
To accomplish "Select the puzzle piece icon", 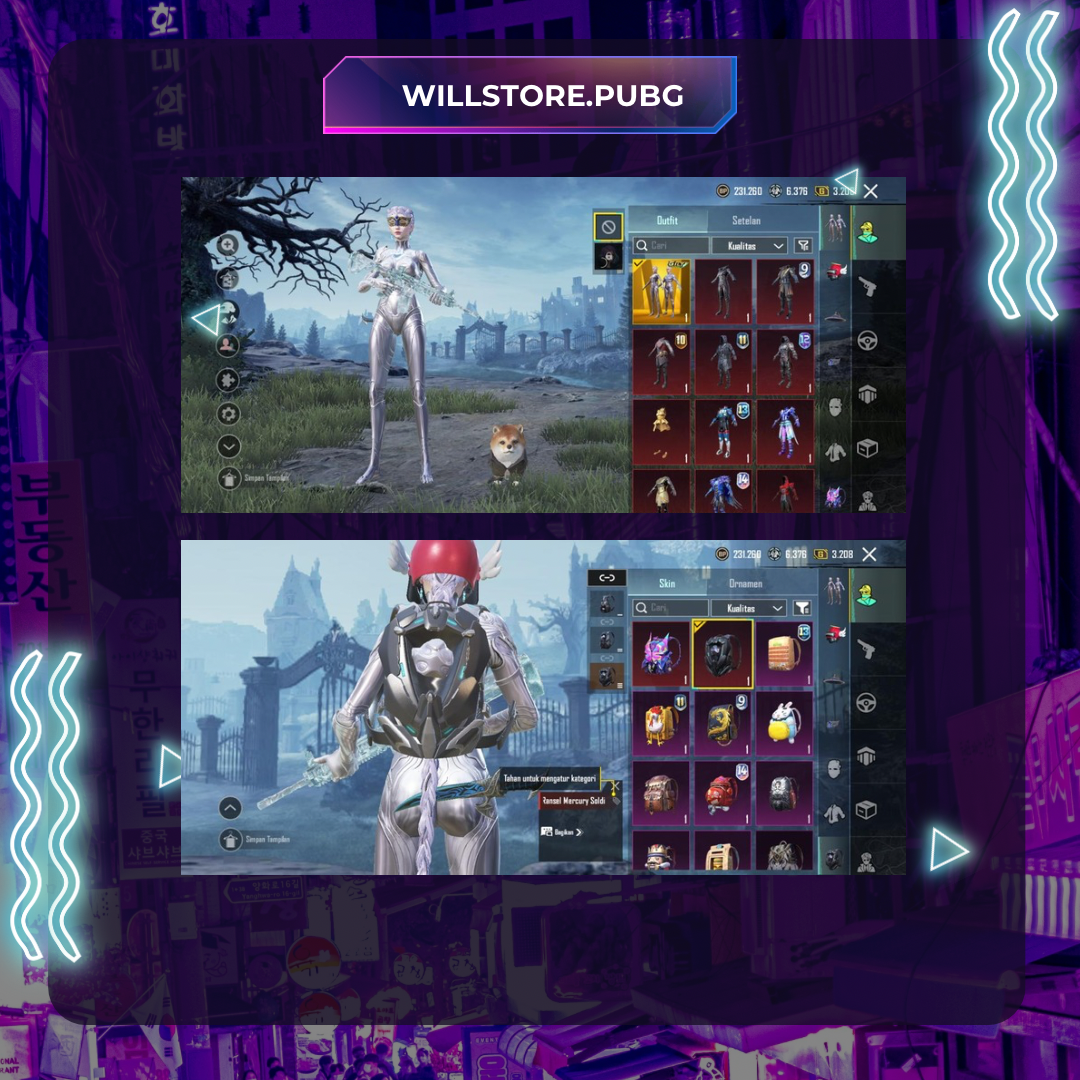I will click(x=229, y=380).
